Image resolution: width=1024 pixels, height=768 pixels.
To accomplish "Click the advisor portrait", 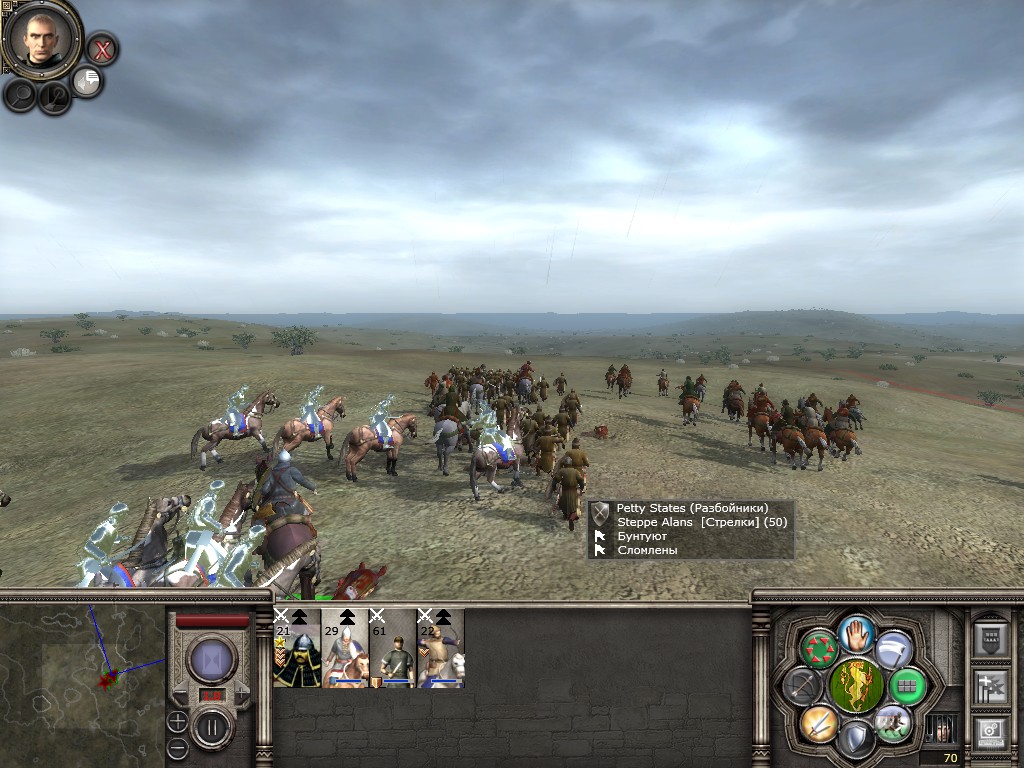I will (x=41, y=38).
